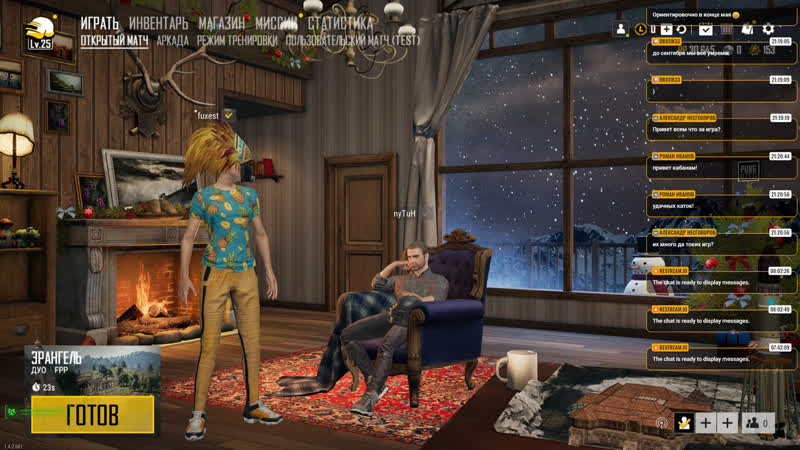The height and width of the screenshot is (450, 800).
Task: Show the СТАТИСТИКА tab
Action: pyautogui.click(x=341, y=22)
